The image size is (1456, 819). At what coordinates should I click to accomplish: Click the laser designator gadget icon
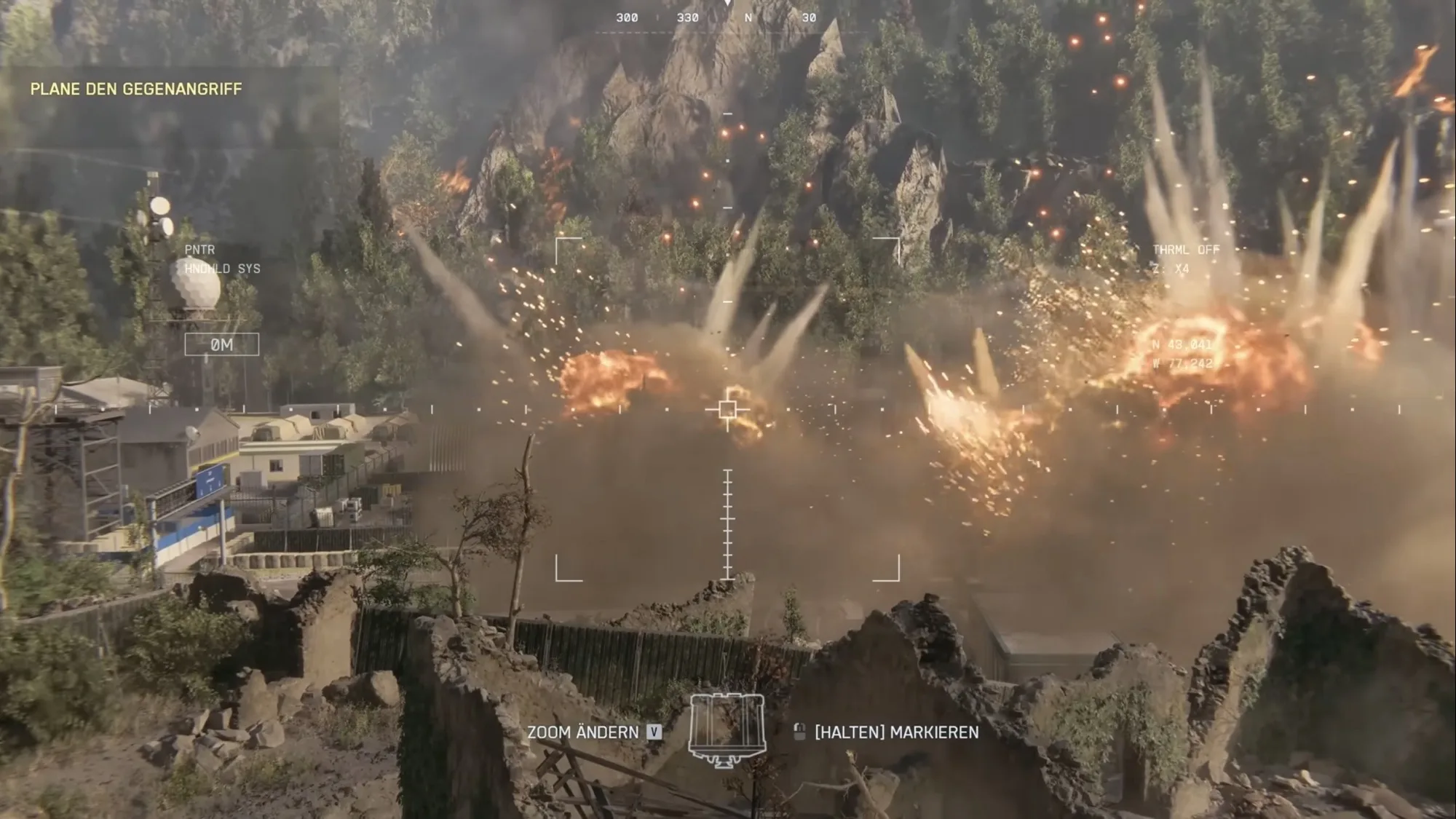727,730
